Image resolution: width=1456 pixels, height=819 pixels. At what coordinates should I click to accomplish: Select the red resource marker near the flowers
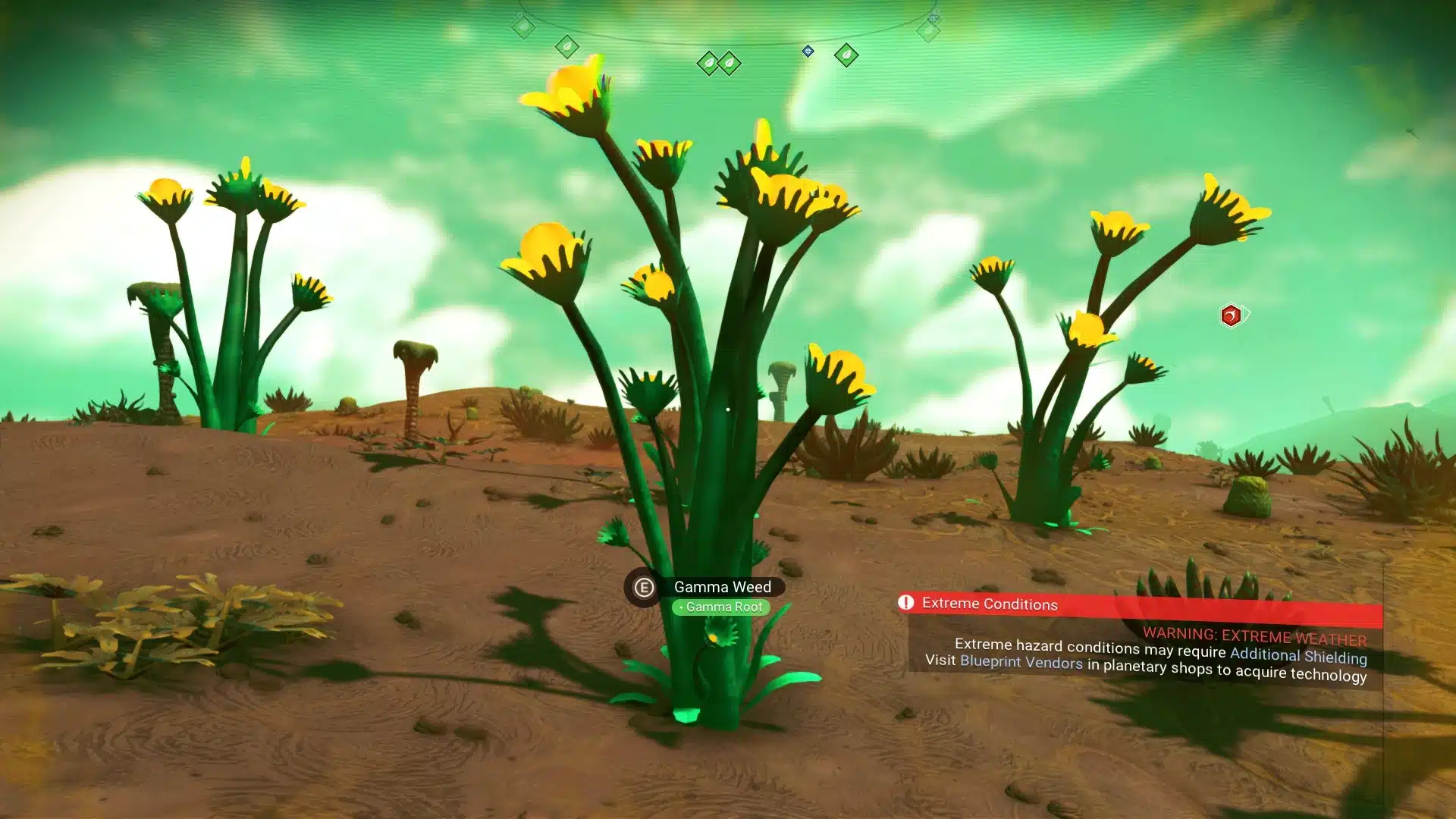click(x=1231, y=316)
